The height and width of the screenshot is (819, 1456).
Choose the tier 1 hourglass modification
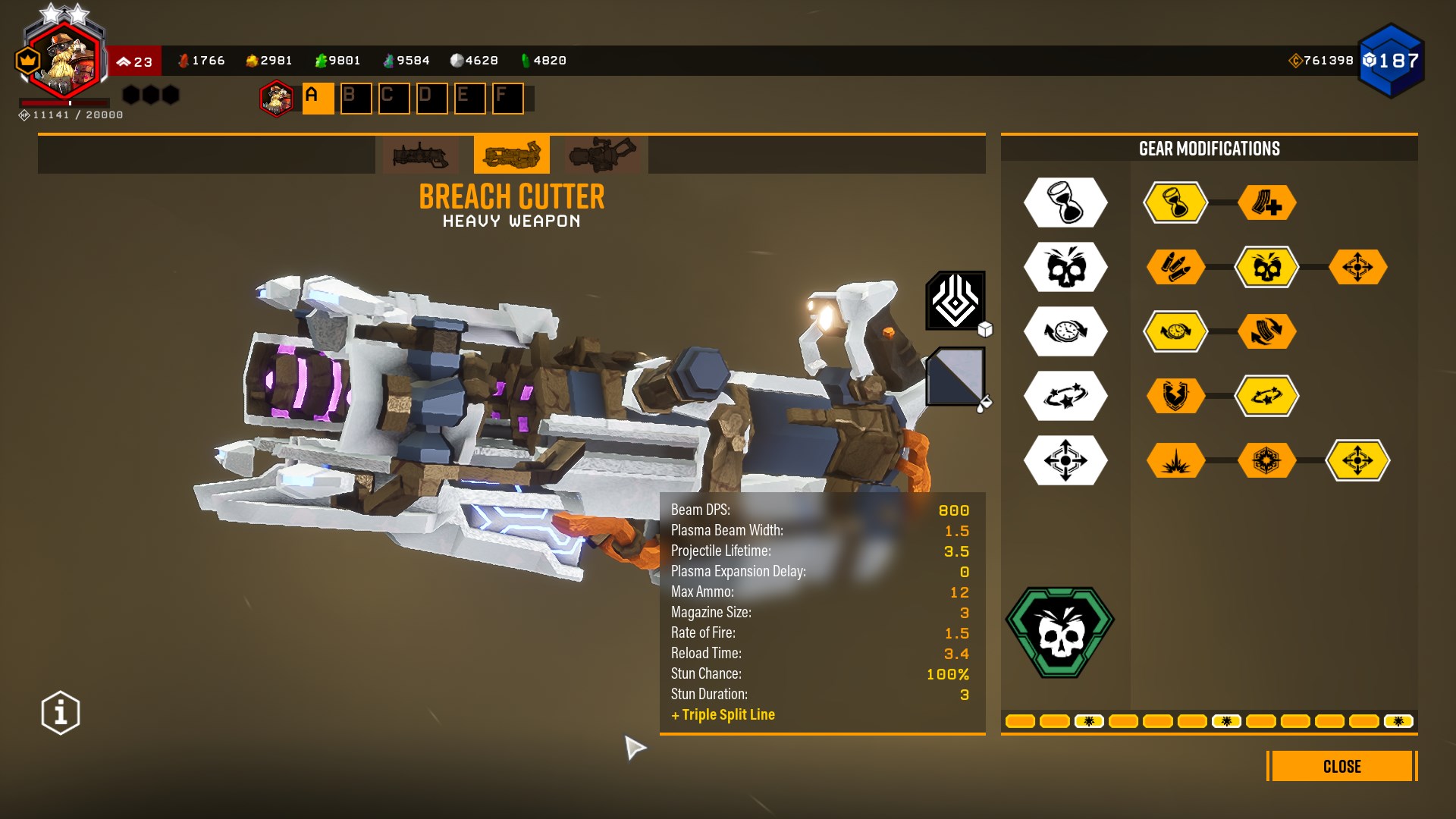1175,202
